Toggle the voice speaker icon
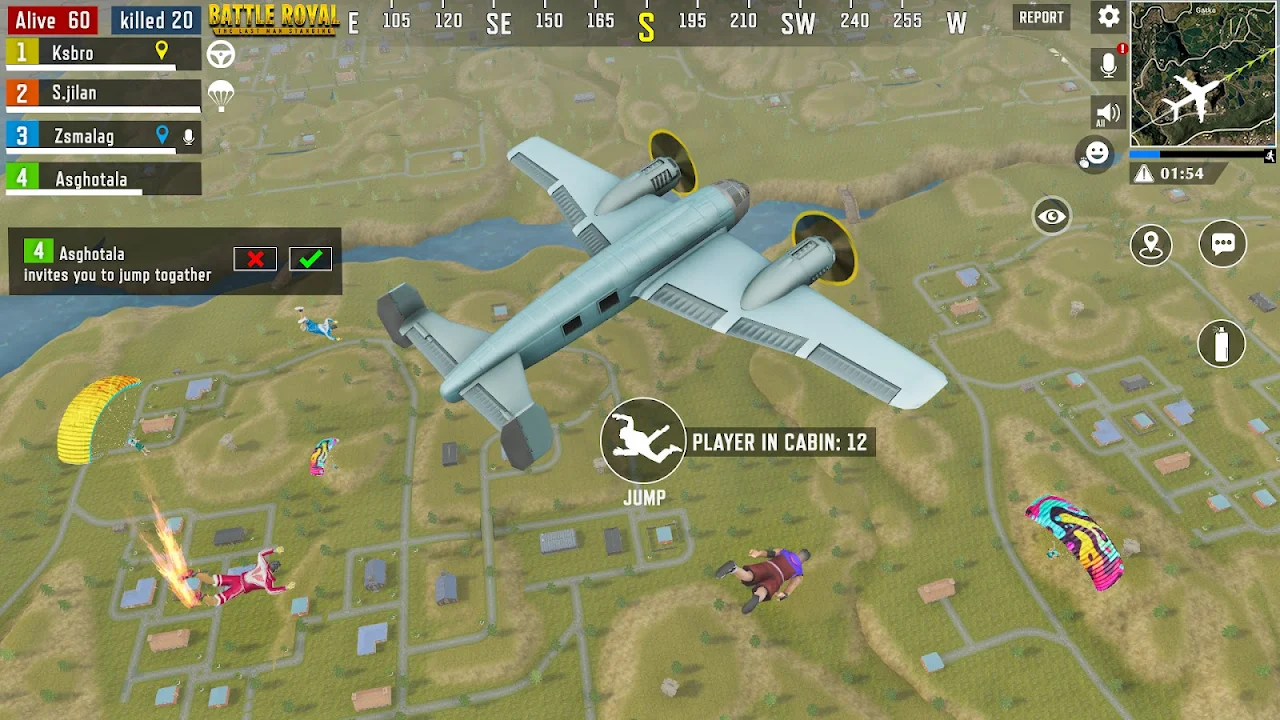Image resolution: width=1280 pixels, height=720 pixels. [1107, 112]
